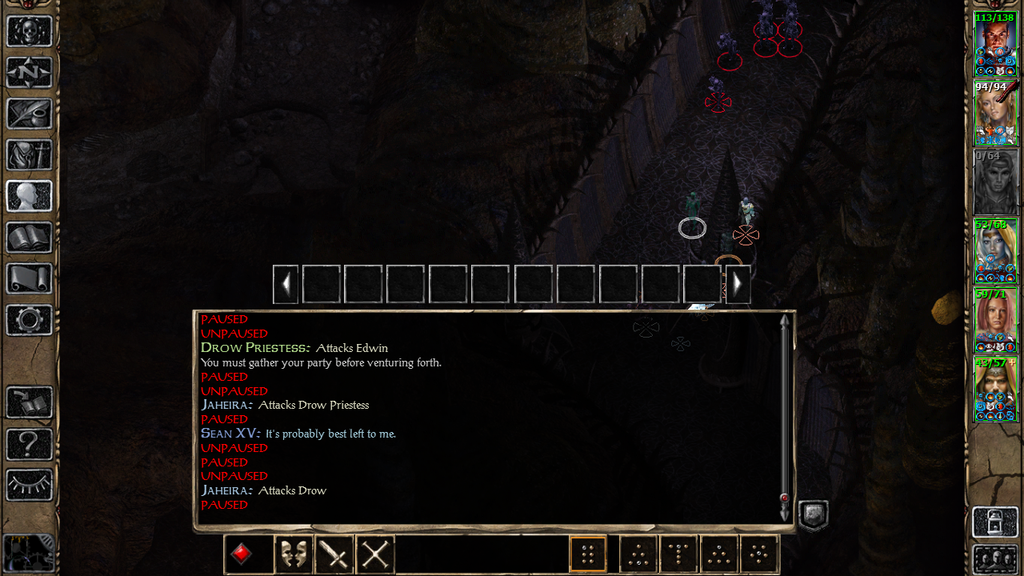1024x576 pixels.
Task: Open the inventory screen from sidebar
Action: point(29,154)
